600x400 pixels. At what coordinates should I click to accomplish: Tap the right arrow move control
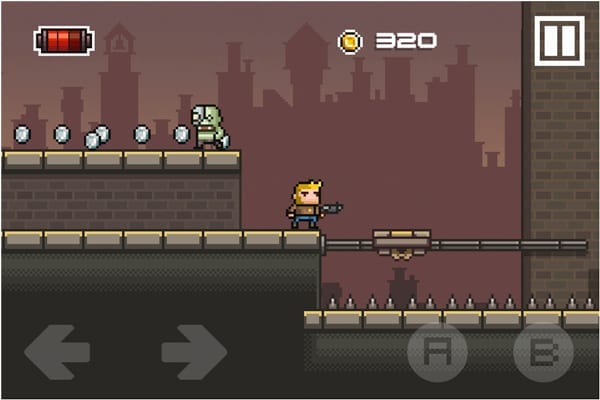tap(193, 351)
